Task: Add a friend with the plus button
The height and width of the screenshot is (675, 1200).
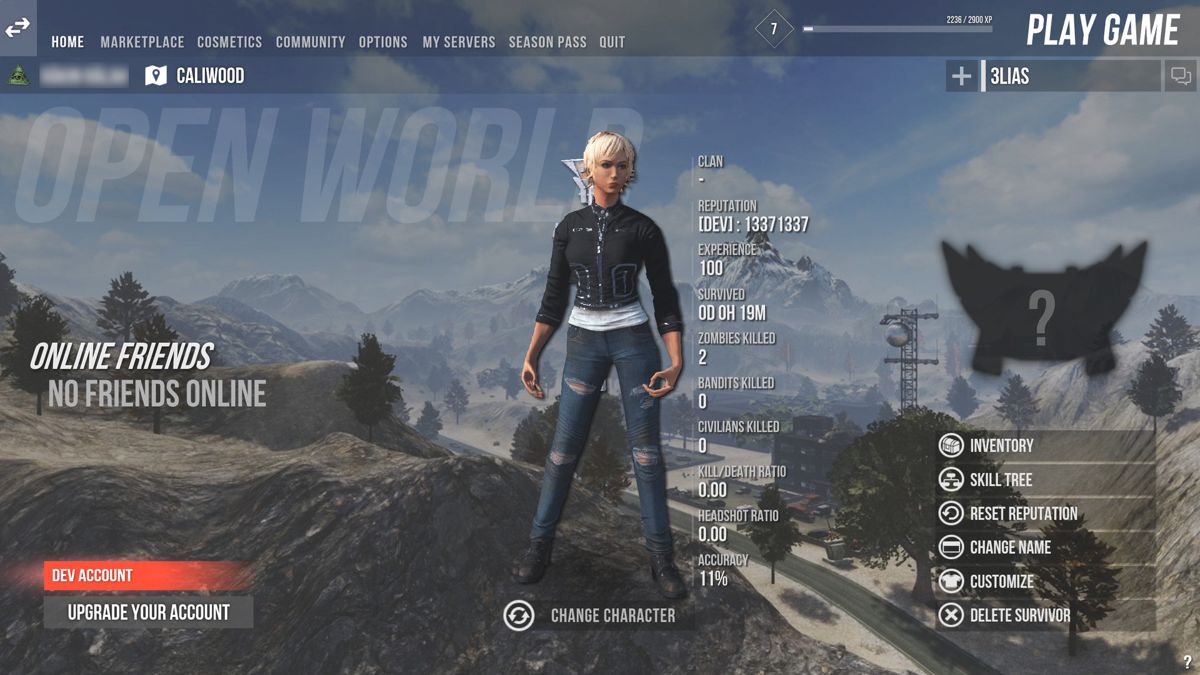Action: point(961,76)
